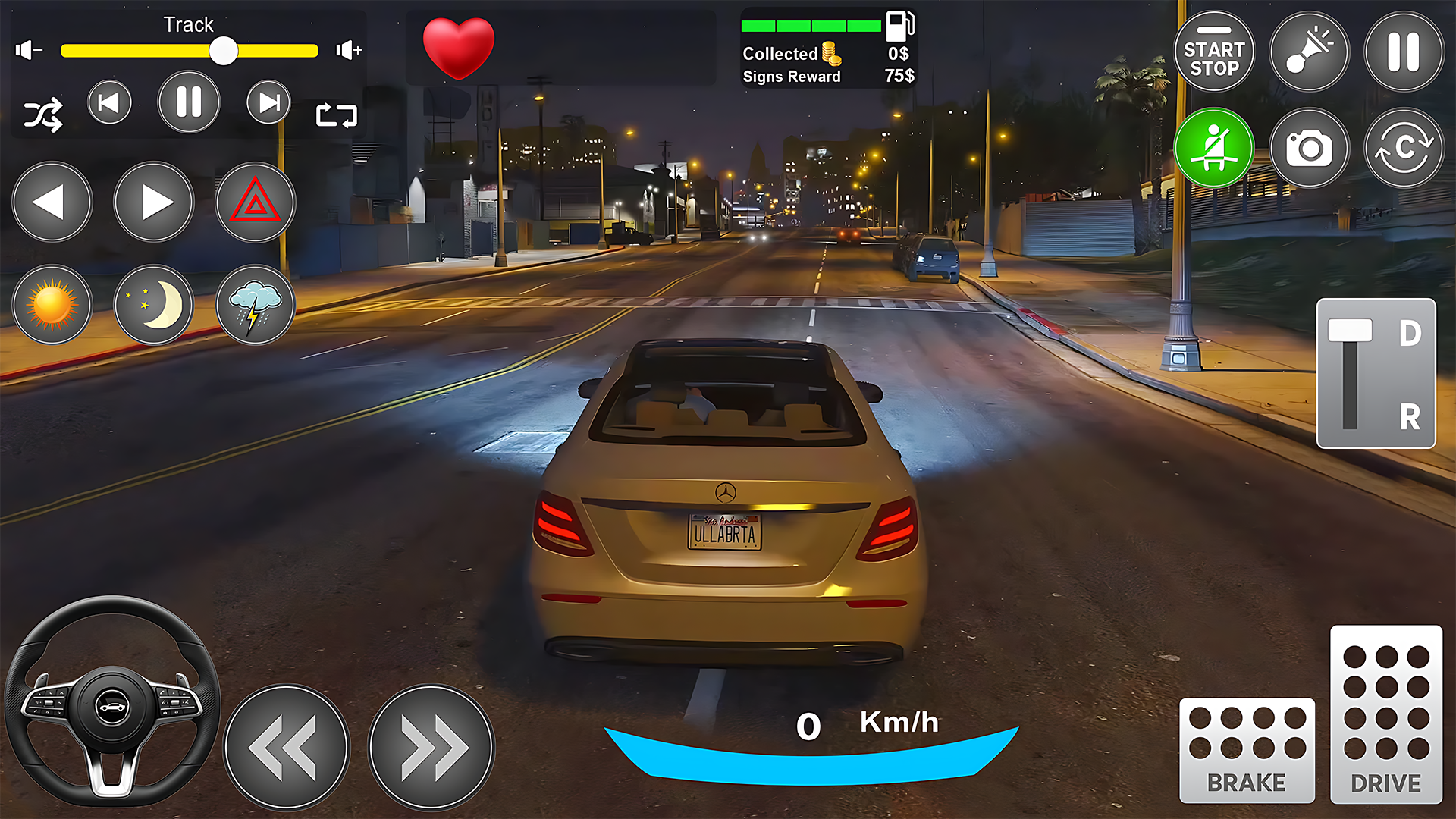Trigger the red hazard warning icon
Image resolution: width=1456 pixels, height=819 pixels.
point(255,202)
